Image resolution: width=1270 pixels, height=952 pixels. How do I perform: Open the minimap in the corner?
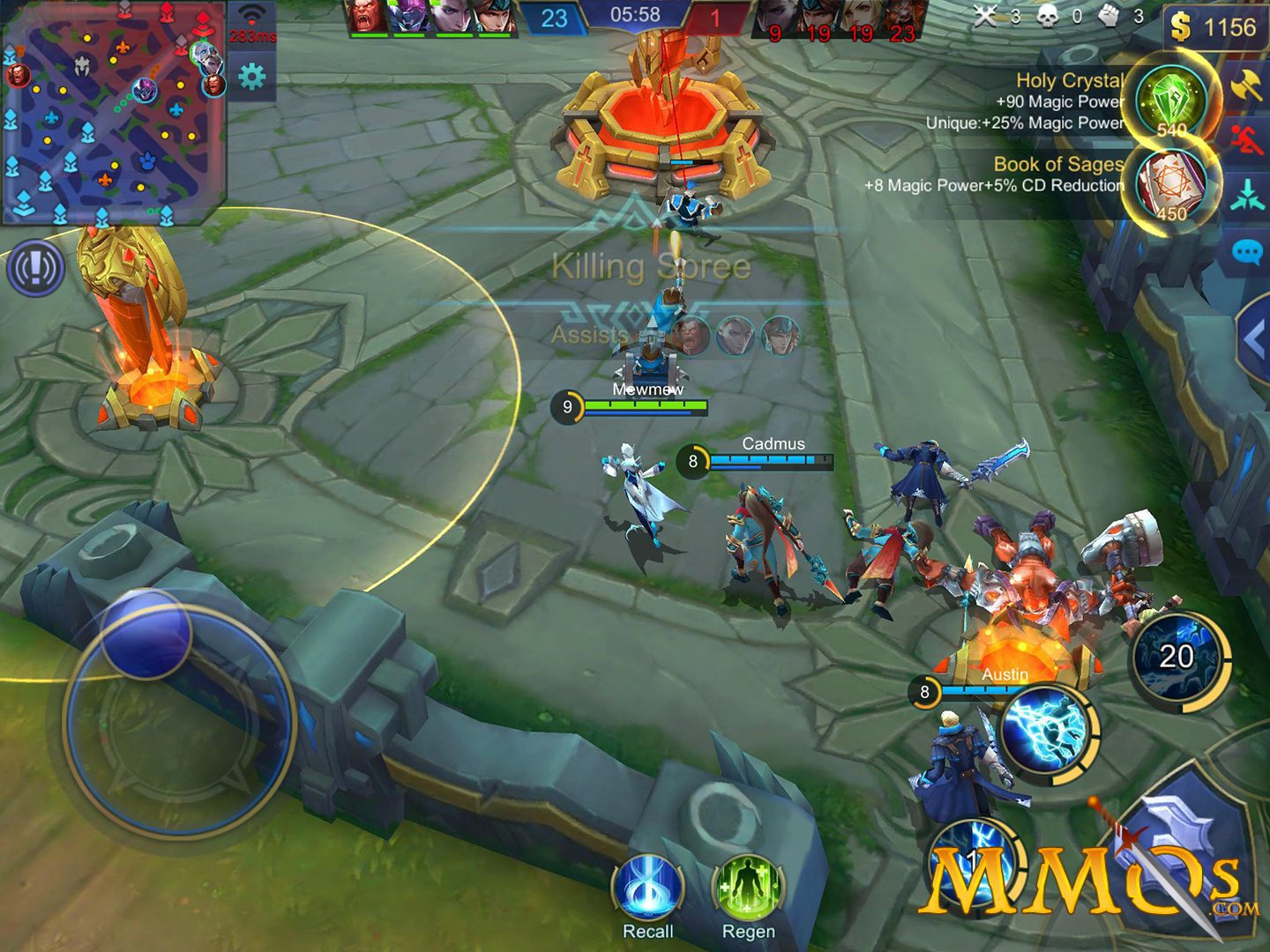pyautogui.click(x=113, y=113)
